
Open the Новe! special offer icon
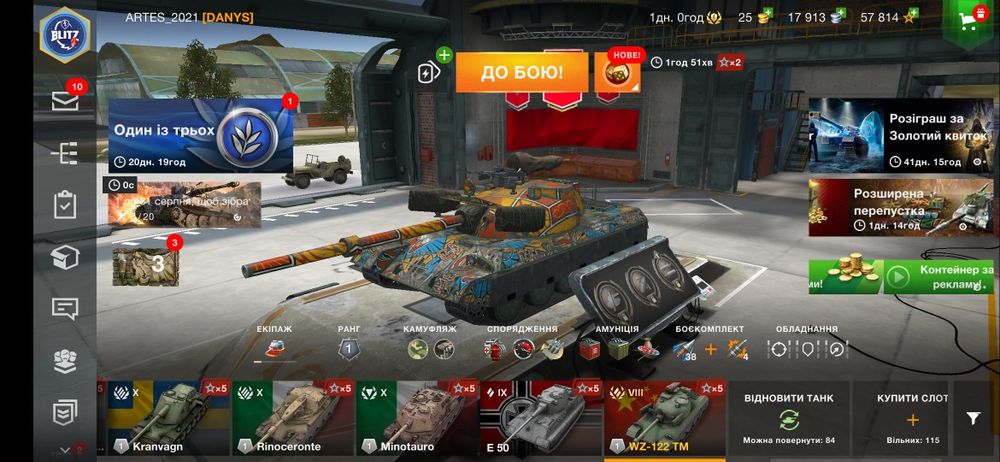(619, 73)
